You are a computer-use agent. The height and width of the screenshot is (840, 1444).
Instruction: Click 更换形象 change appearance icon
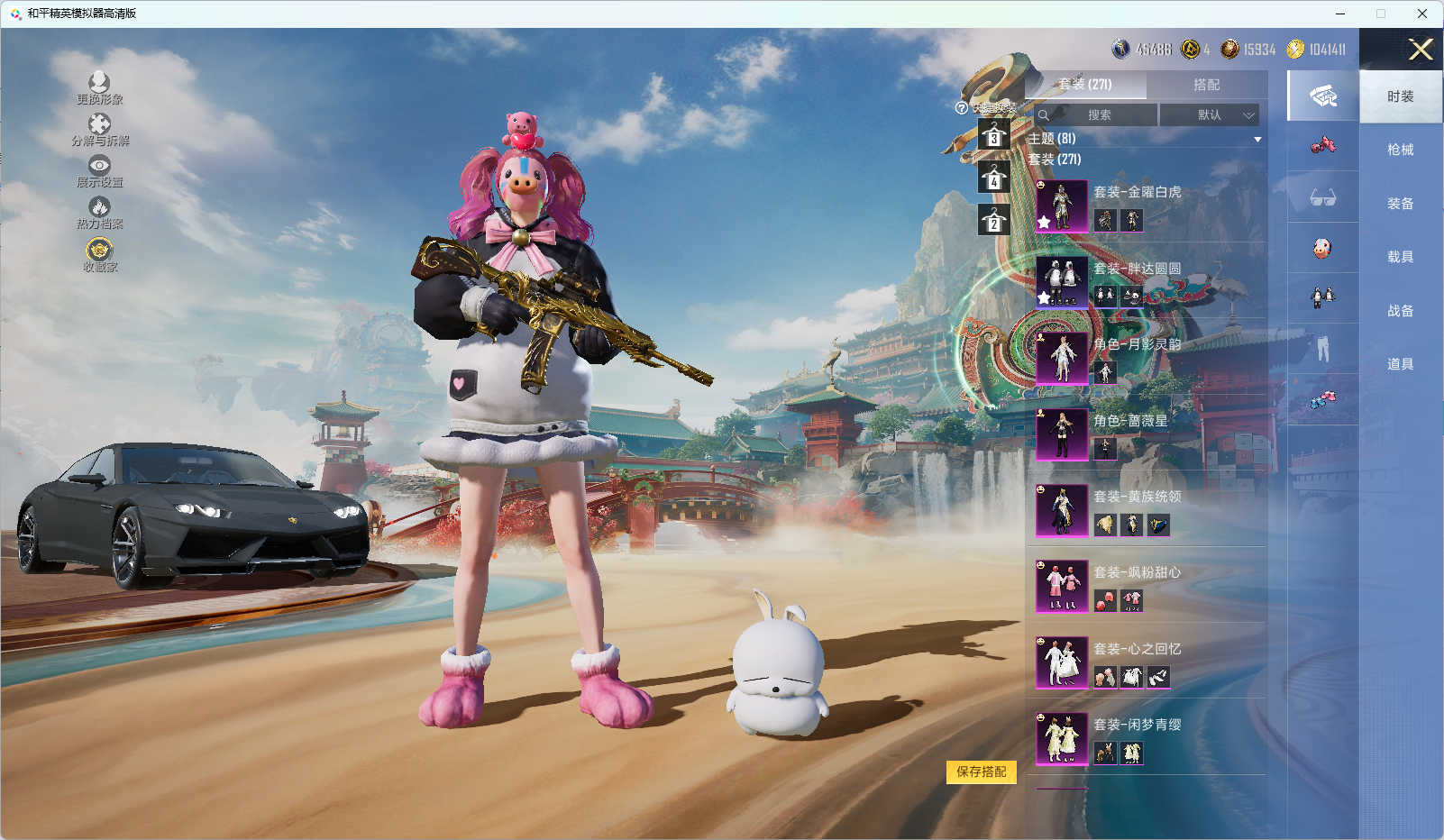point(99,88)
